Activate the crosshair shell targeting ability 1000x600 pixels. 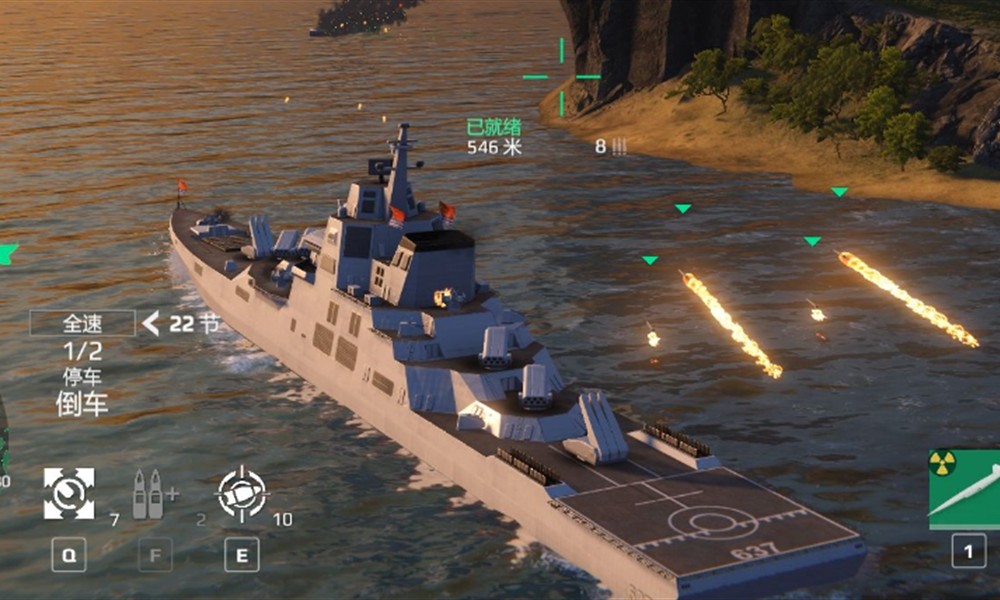point(242,493)
